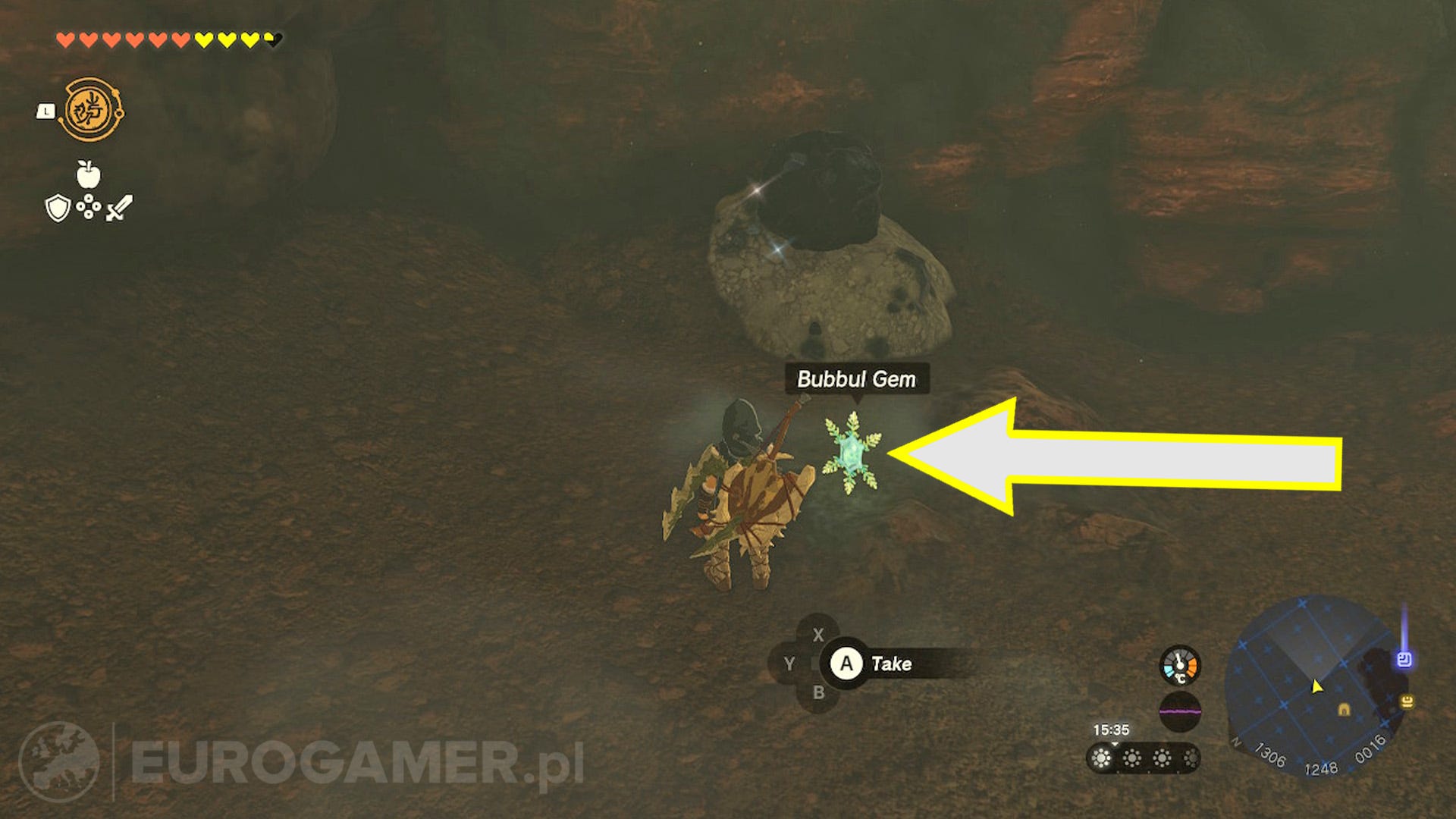This screenshot has height=819, width=1456.
Task: Click the apple food icon in the HUD
Action: tap(87, 173)
